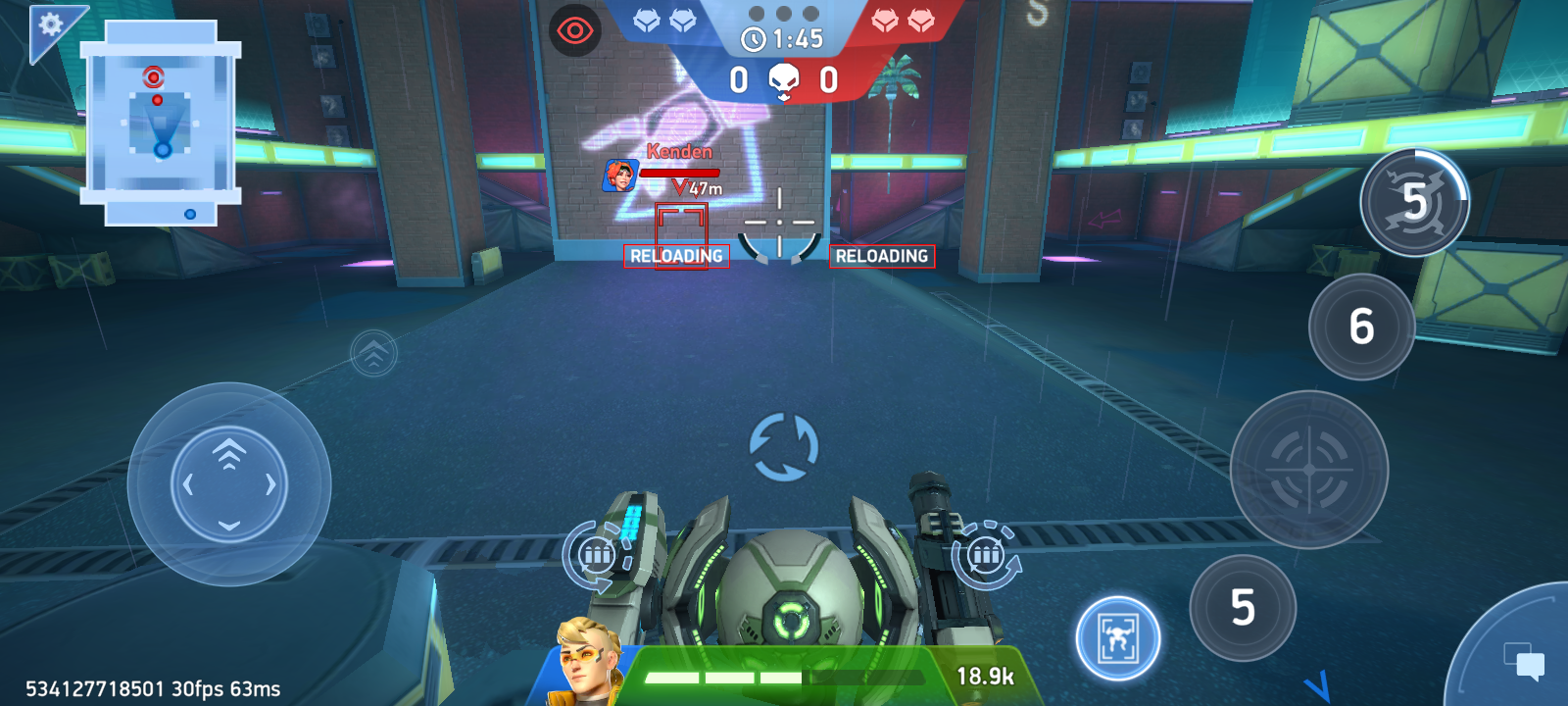Reload the right weapon
The image size is (1568, 706).
986,556
